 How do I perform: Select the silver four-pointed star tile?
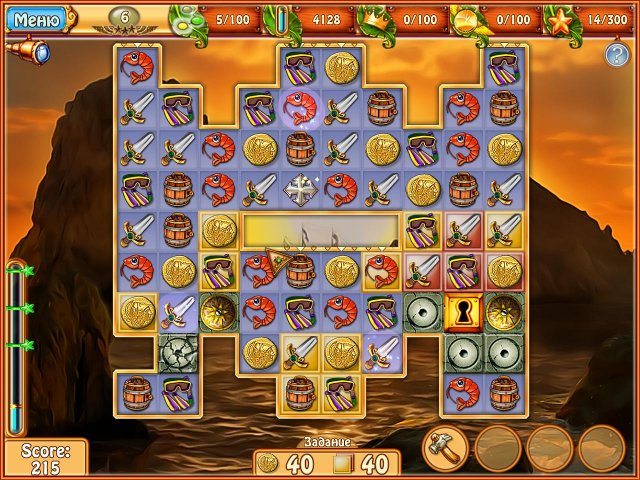[300, 188]
